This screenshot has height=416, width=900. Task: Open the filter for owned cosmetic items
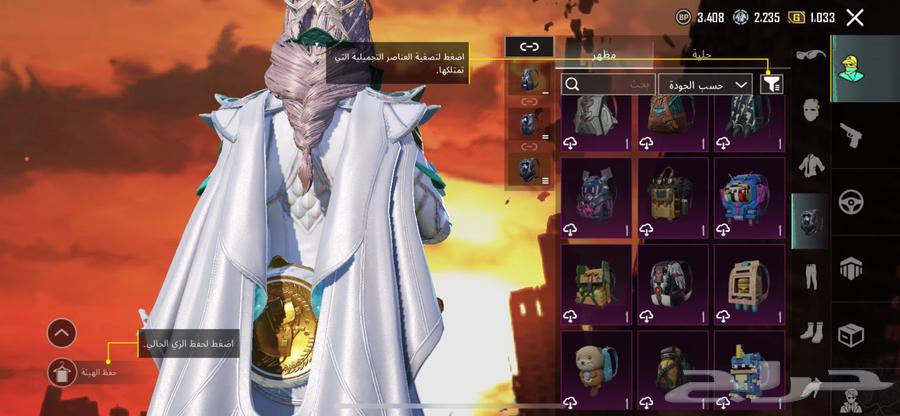point(771,85)
